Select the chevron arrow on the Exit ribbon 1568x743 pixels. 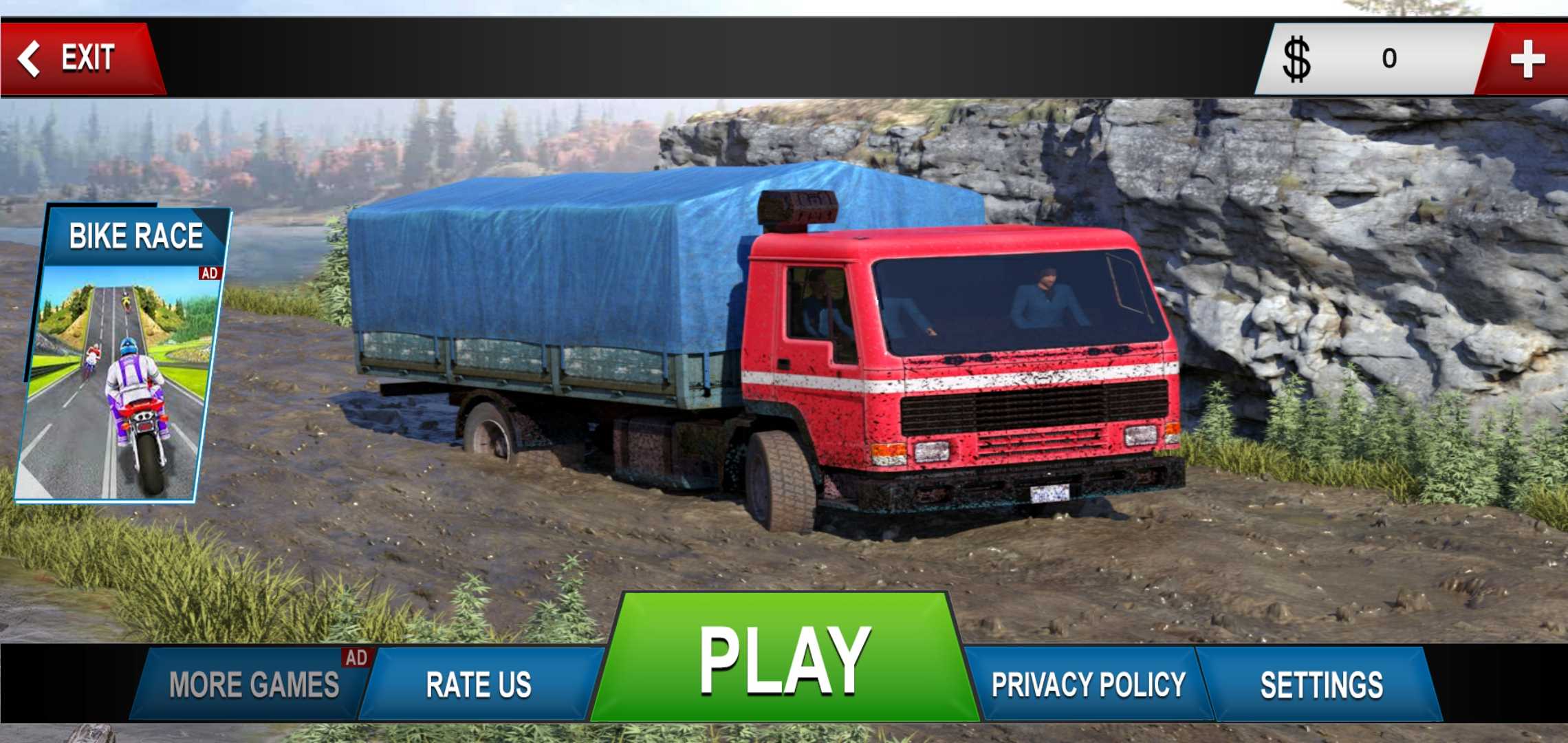point(30,56)
